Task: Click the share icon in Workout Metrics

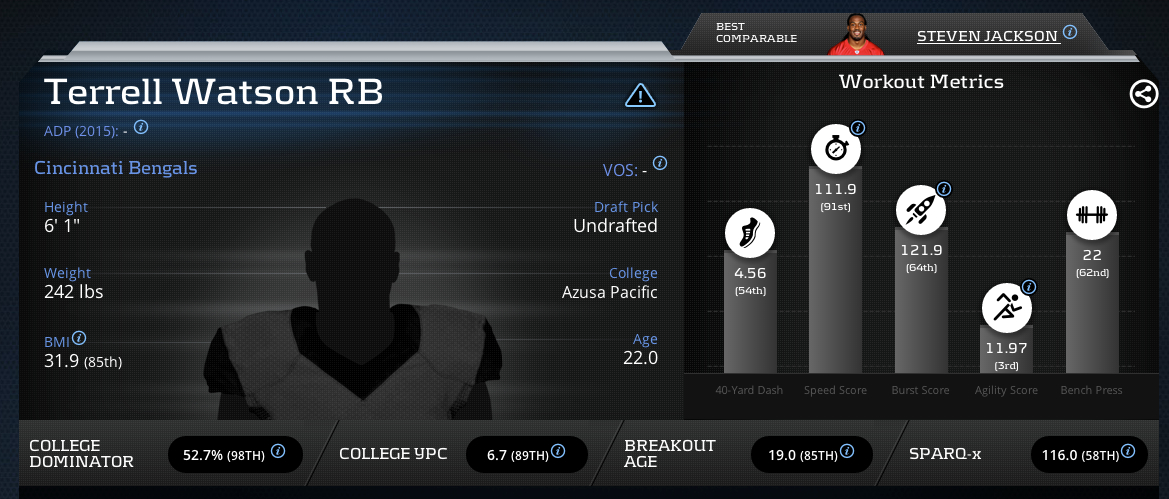Action: (x=1143, y=95)
